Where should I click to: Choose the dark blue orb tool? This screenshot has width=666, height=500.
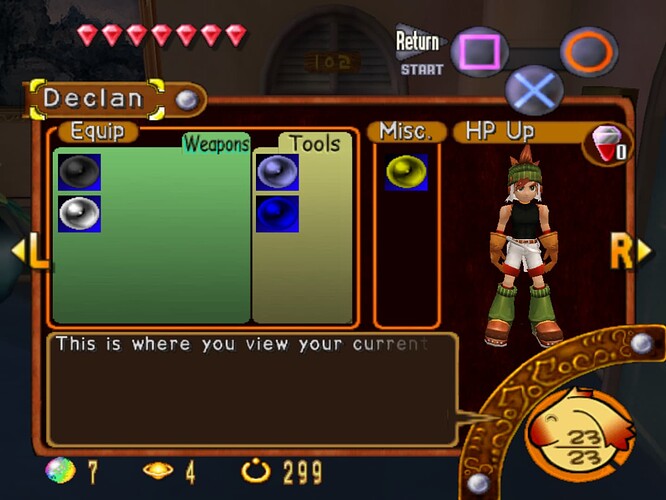click(277, 213)
